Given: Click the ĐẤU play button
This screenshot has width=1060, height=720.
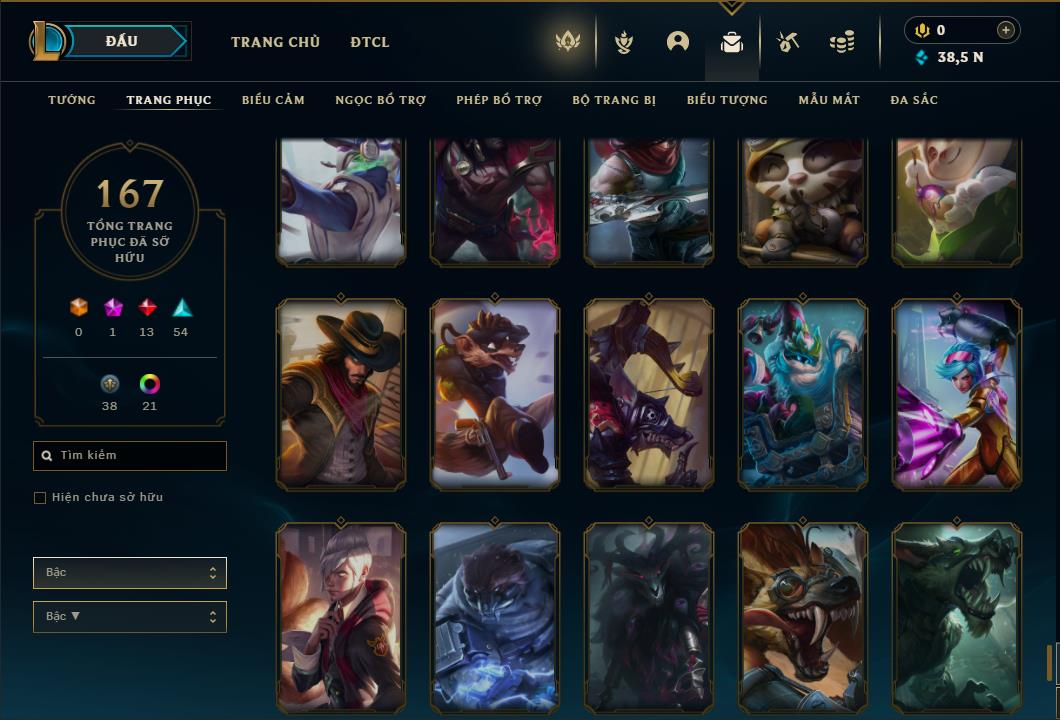Looking at the screenshot, I should point(122,41).
